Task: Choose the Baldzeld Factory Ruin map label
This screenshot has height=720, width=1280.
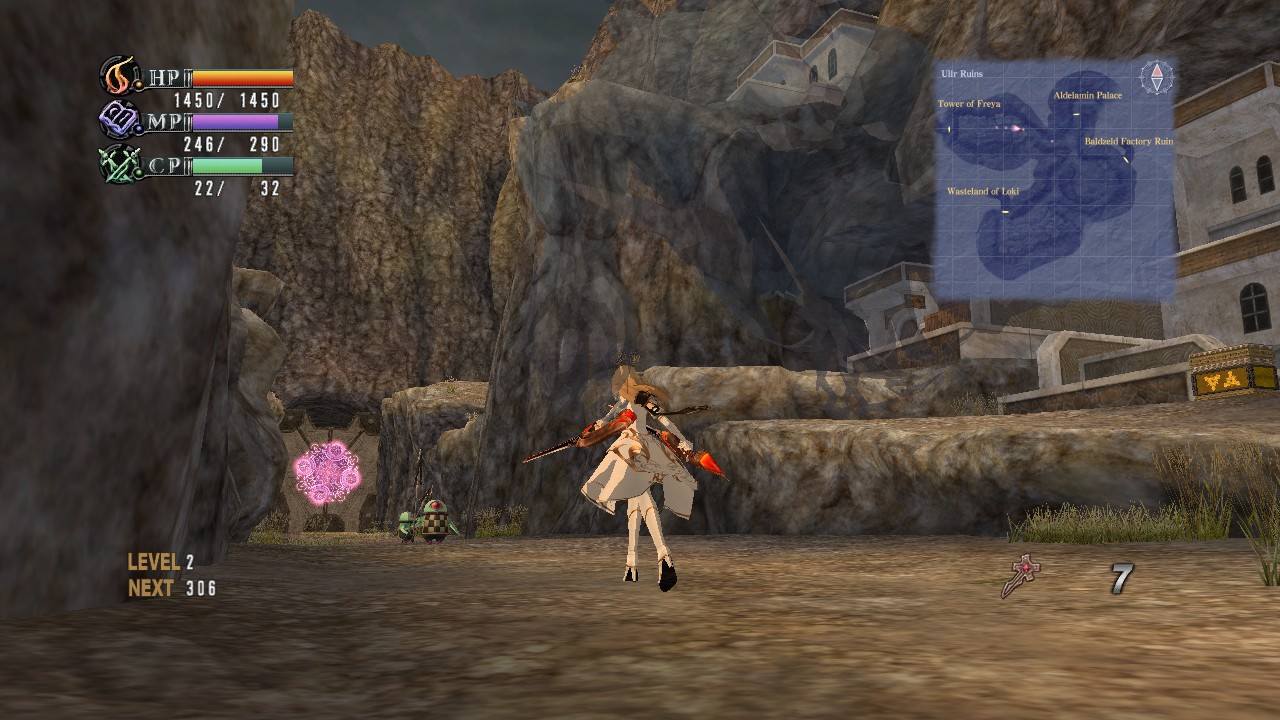Action: click(x=1128, y=142)
